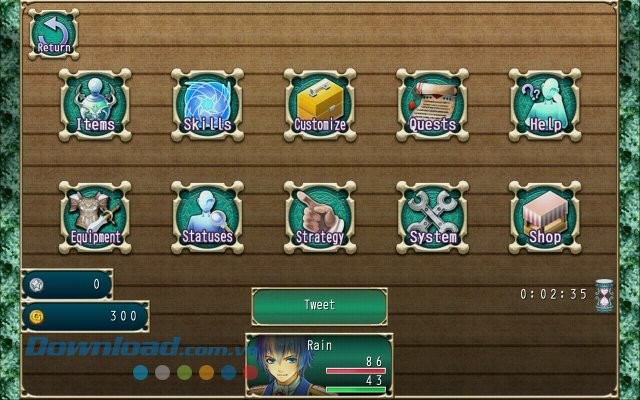The height and width of the screenshot is (400, 640).
Task: Choose the Strategy menu
Action: pyautogui.click(x=320, y=217)
